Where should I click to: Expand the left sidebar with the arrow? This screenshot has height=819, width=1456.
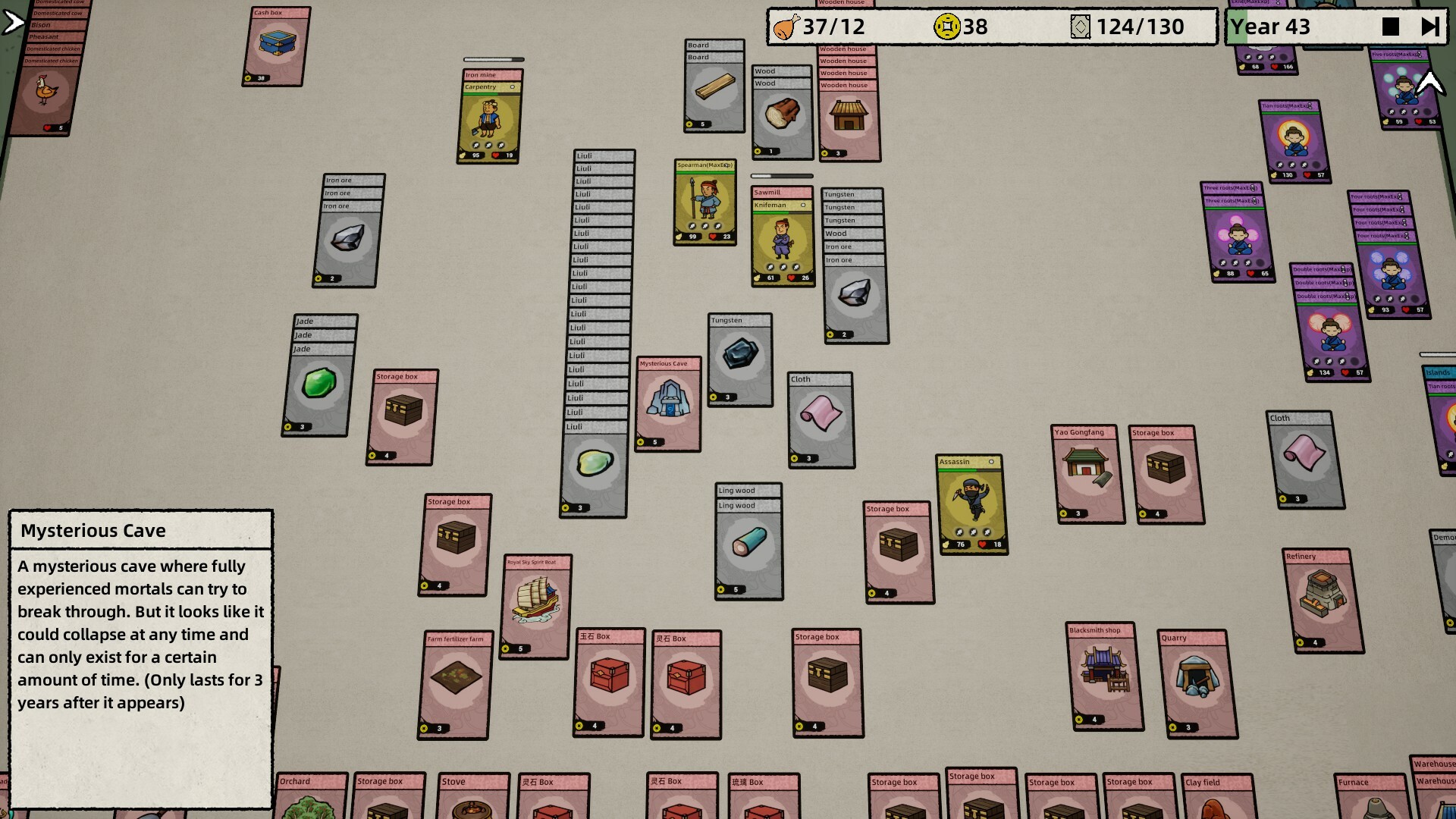pyautogui.click(x=11, y=21)
